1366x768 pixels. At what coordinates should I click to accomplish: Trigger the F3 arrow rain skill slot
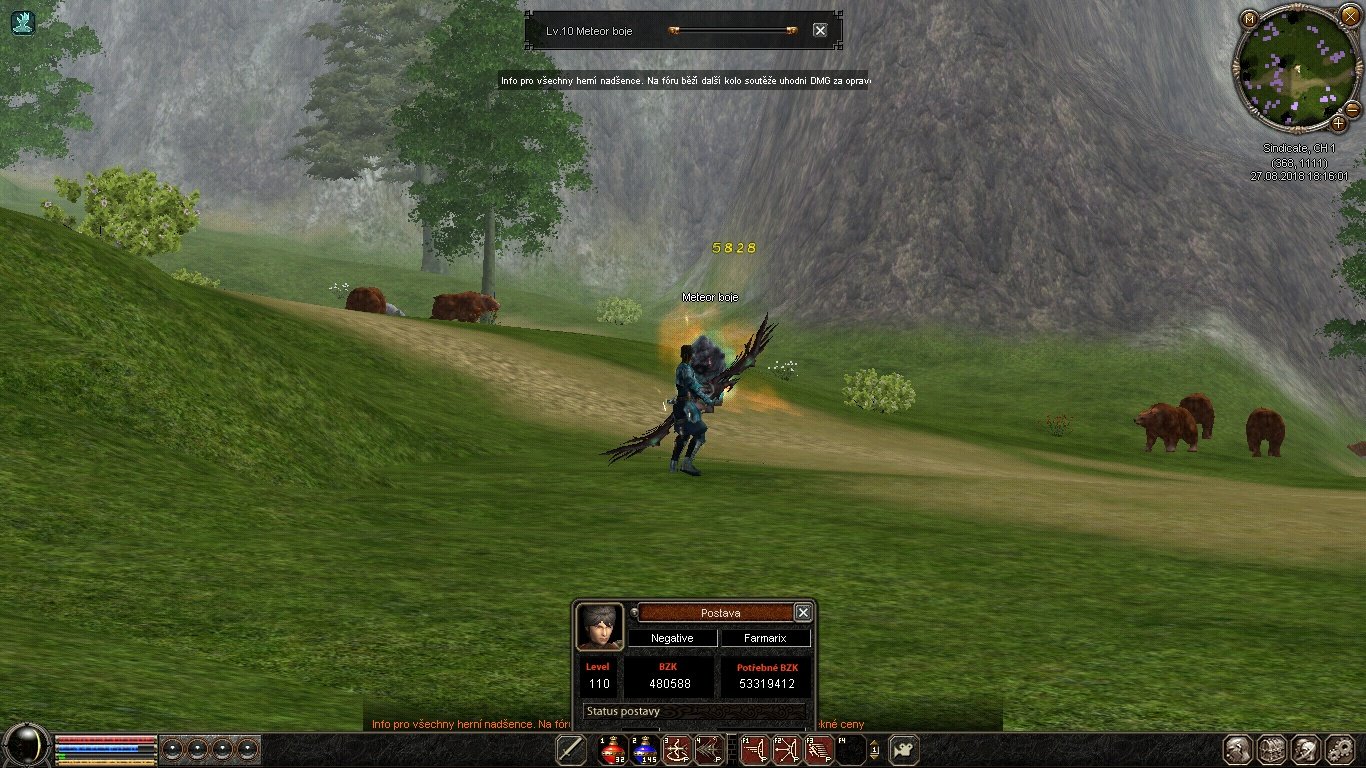818,750
